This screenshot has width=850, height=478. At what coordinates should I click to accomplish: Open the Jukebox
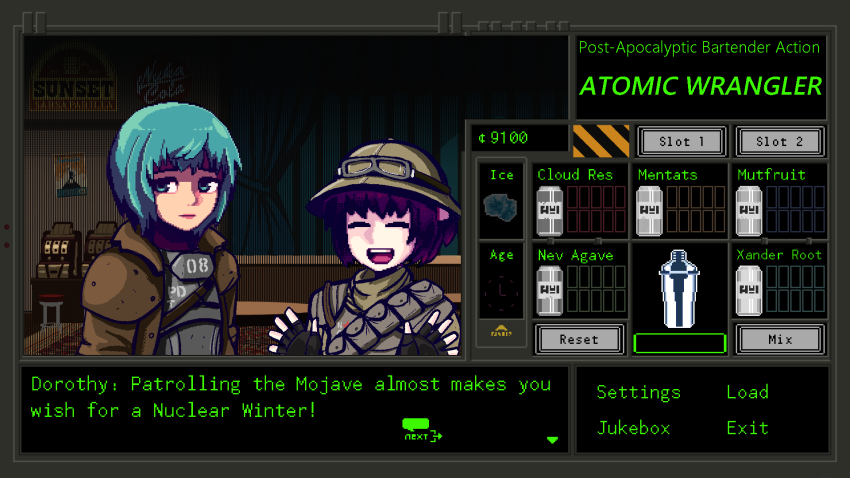tap(633, 428)
